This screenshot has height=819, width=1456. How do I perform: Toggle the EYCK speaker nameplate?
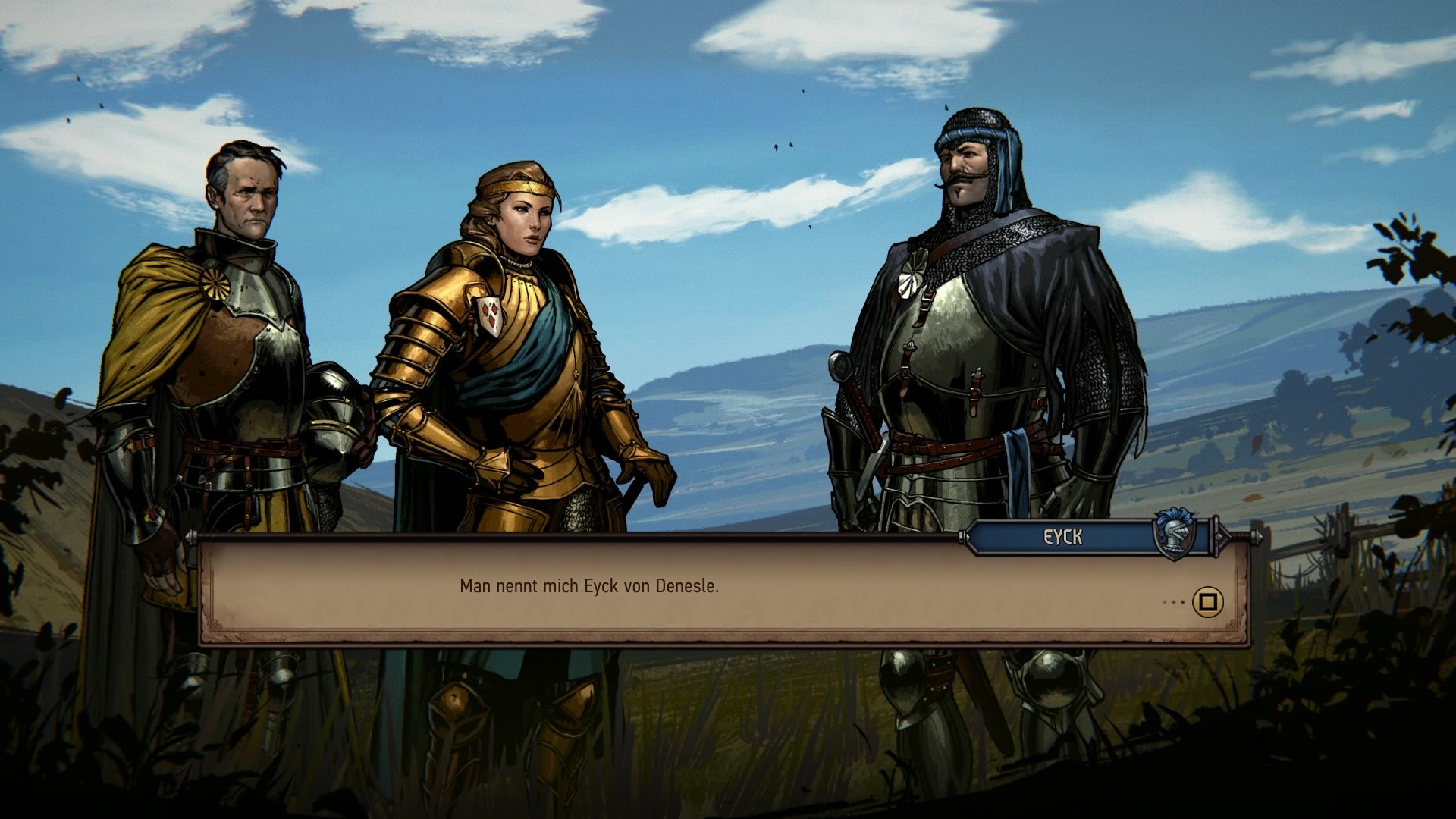pos(1062,535)
